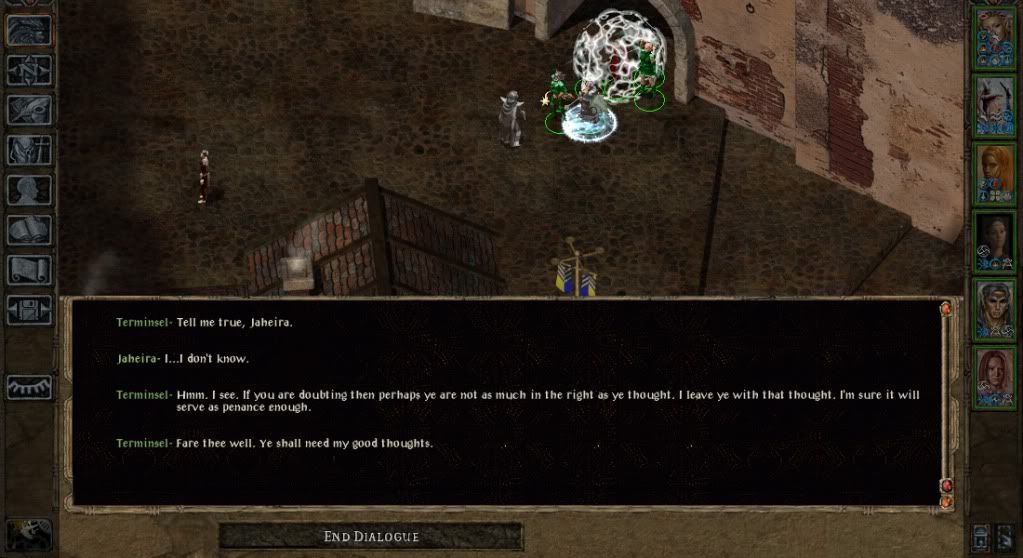Viewport: 1023px width, 558px height.
Task: Select the silver-haired elf's portrait
Action: pos(995,308)
